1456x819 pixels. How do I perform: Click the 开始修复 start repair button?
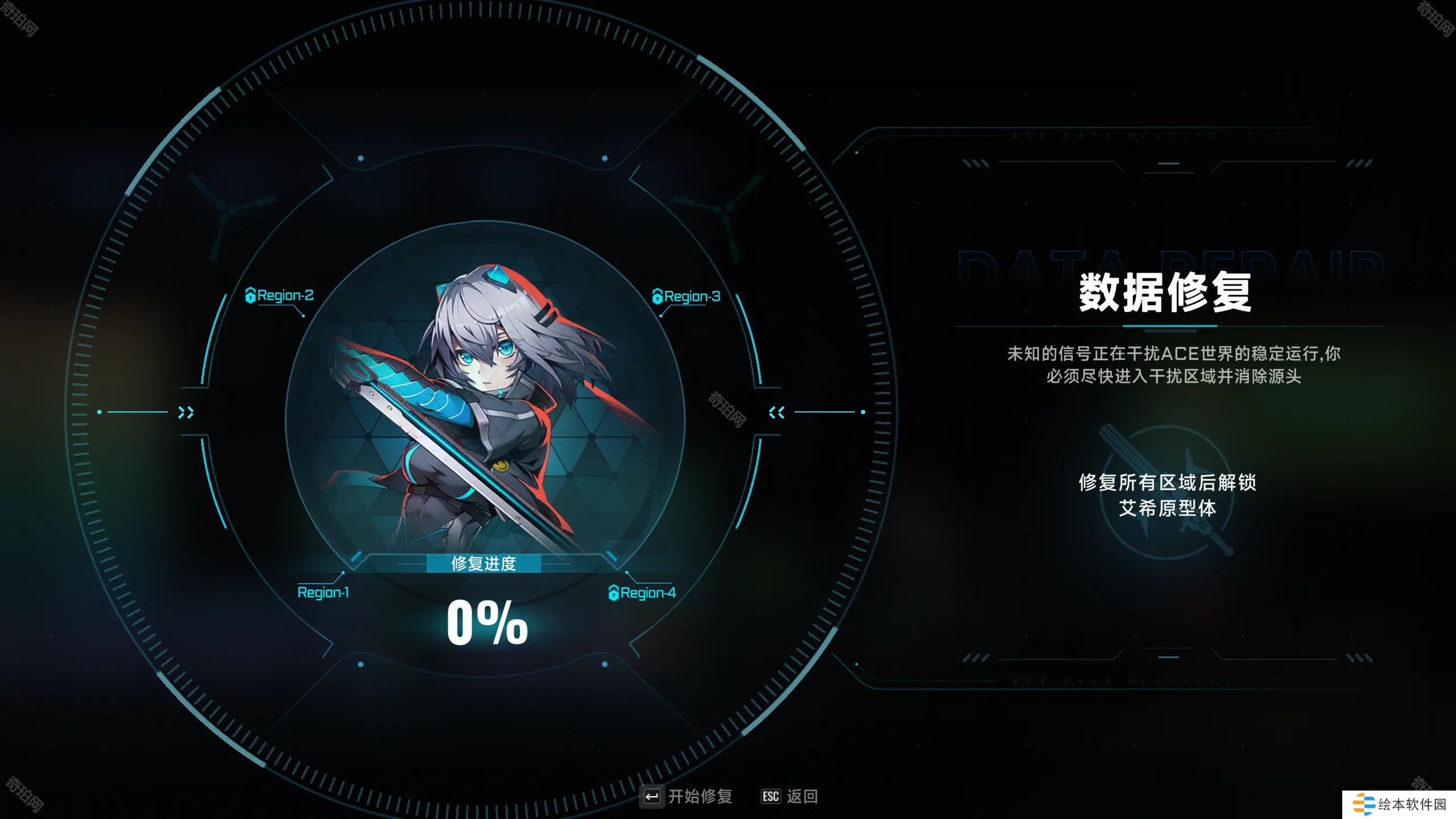click(687, 796)
